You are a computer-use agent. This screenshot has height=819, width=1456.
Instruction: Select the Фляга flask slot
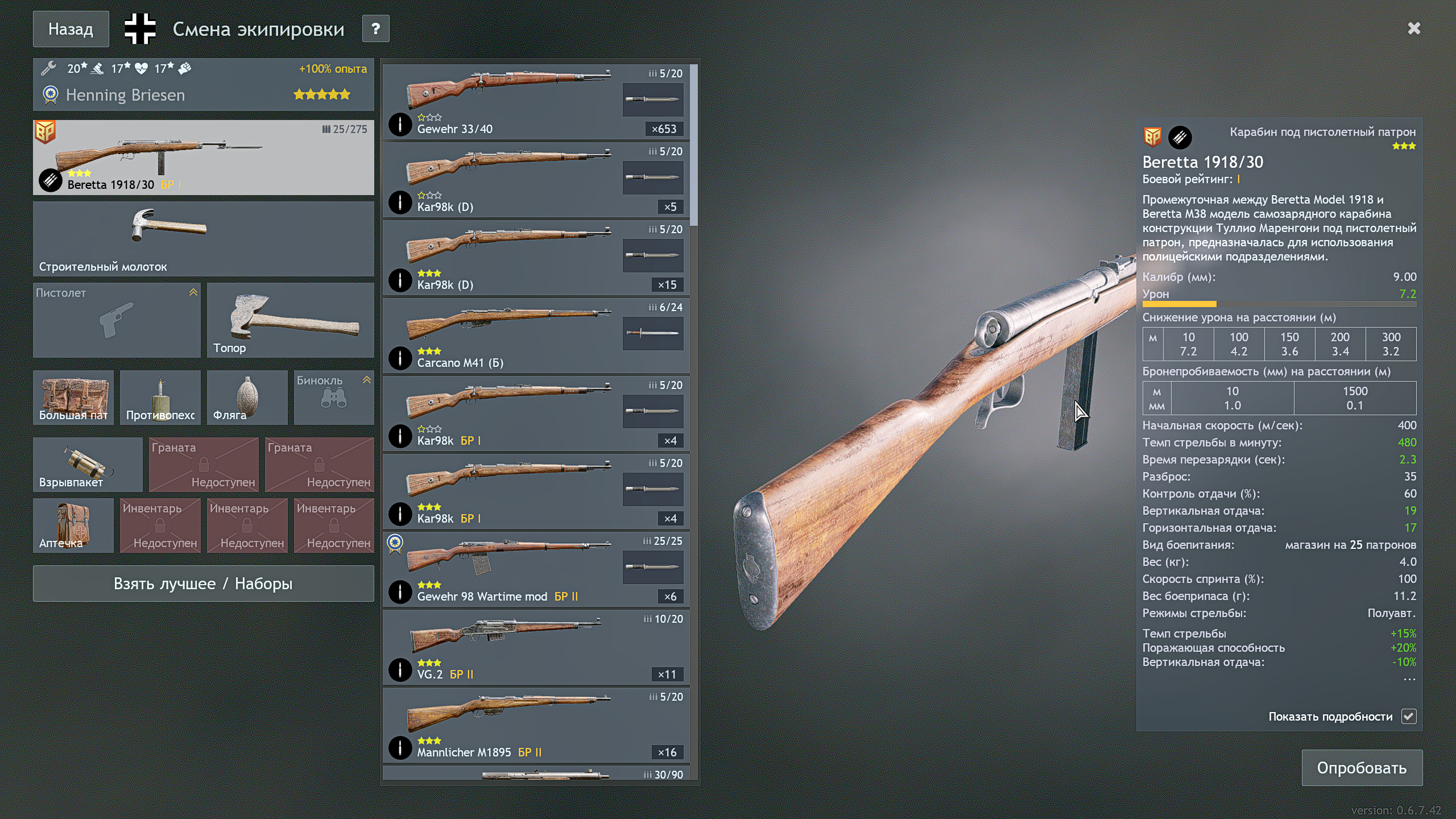pyautogui.click(x=247, y=397)
